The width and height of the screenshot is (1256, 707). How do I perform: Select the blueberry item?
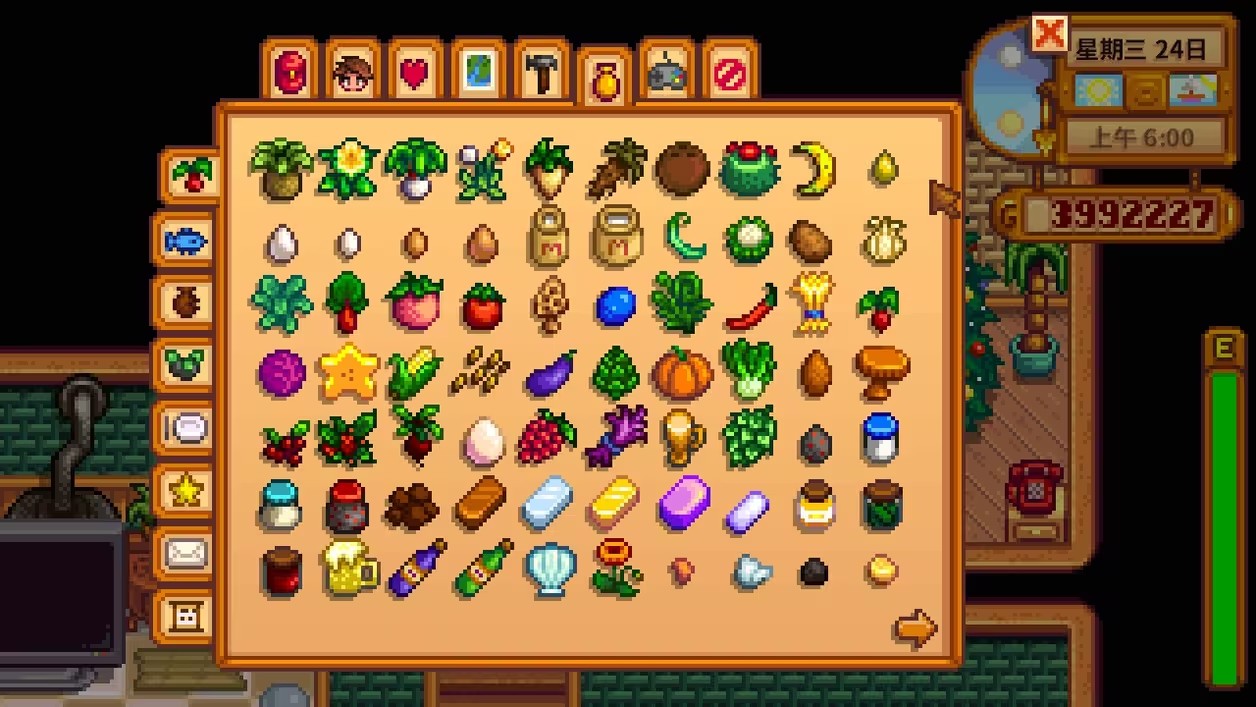[x=615, y=306]
